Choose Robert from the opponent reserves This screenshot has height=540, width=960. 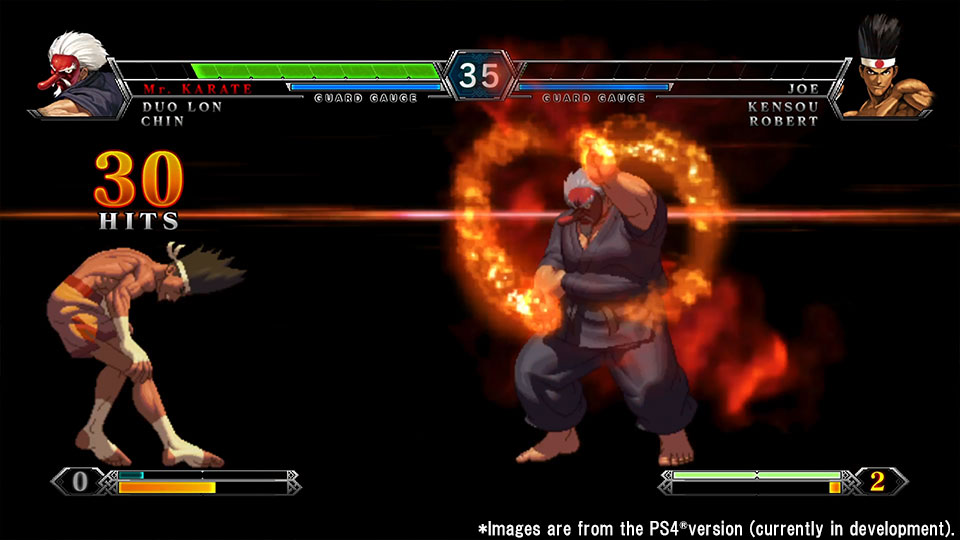point(783,121)
